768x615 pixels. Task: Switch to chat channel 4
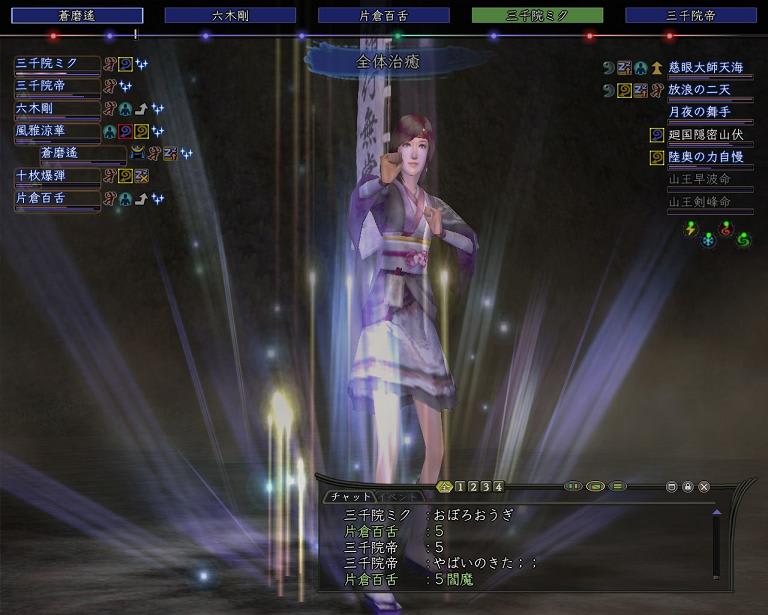498,487
